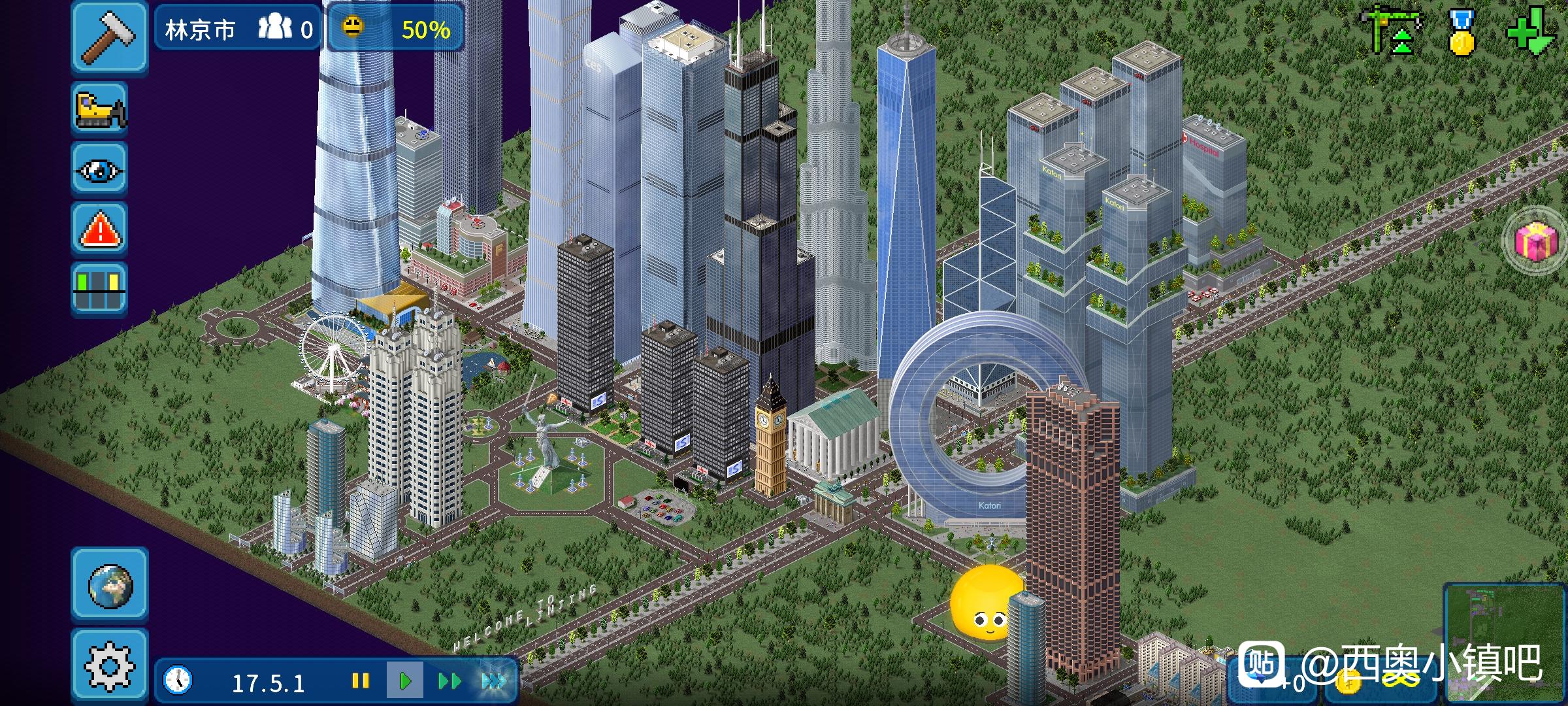Switch to double-arrow fast forward speed
This screenshot has width=1568, height=706.
tap(449, 681)
